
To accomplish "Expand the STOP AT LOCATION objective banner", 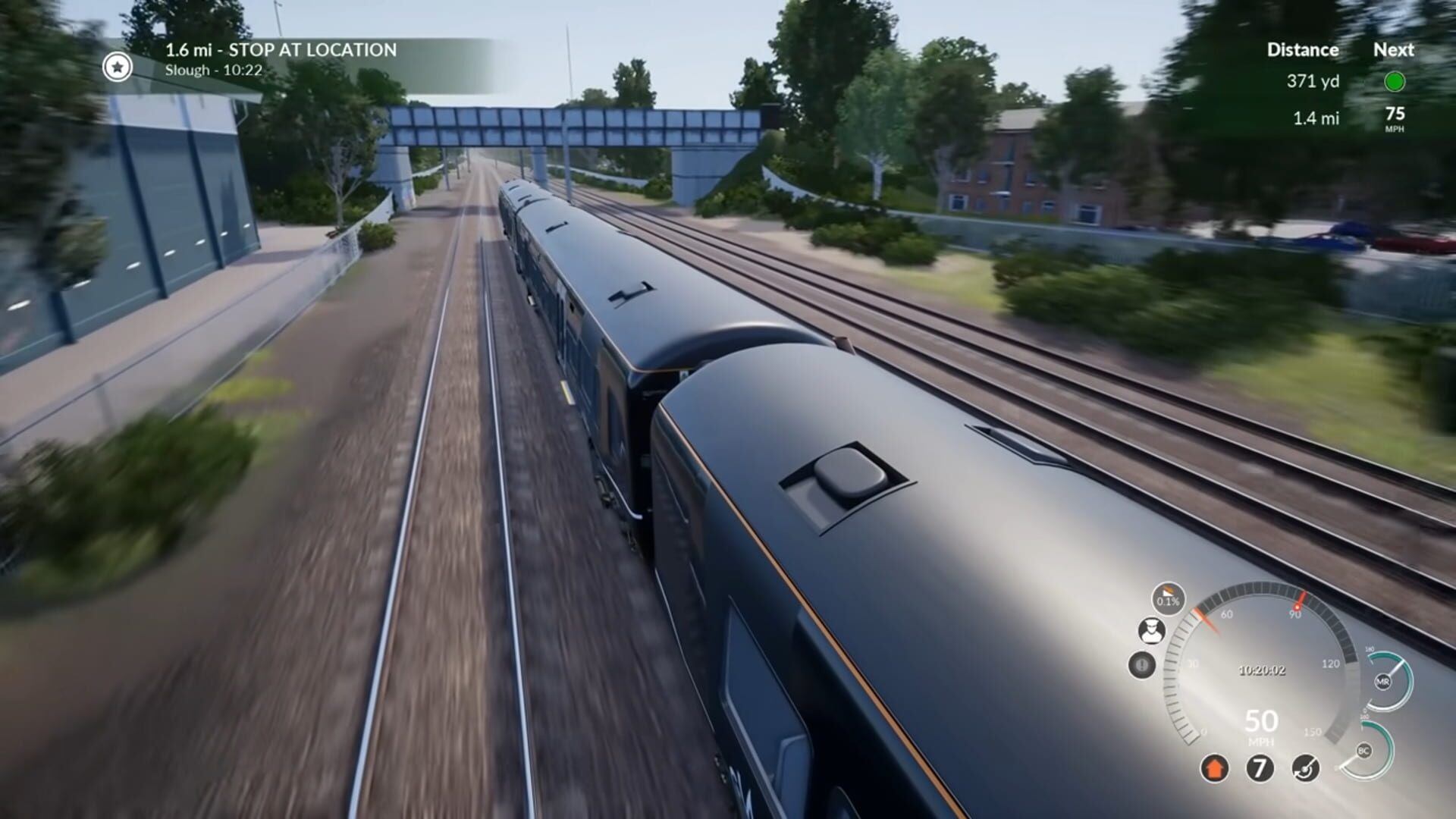I will tap(281, 51).
